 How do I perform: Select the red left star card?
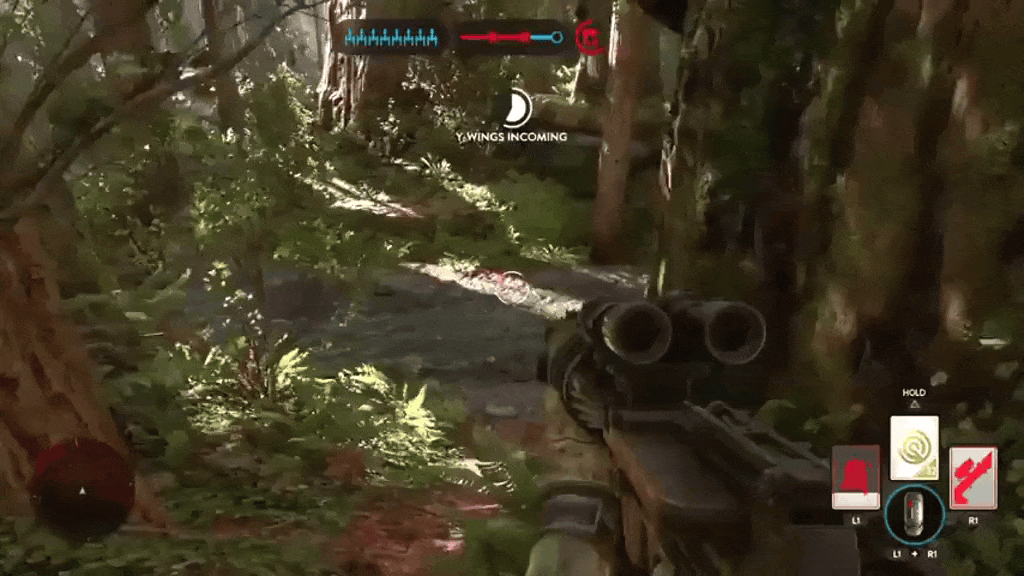[855, 477]
